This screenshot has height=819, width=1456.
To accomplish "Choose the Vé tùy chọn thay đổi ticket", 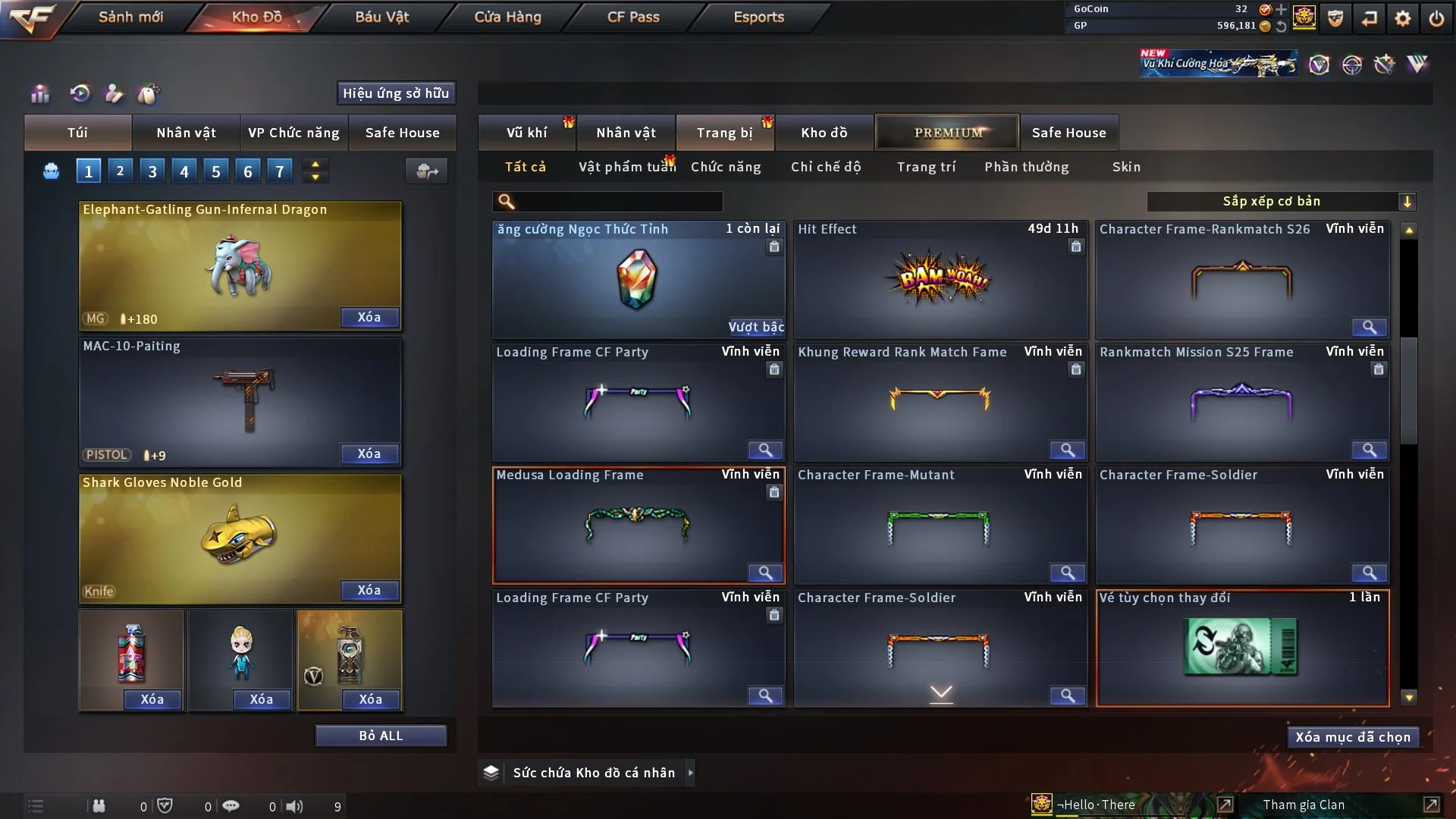I will coord(1242,648).
